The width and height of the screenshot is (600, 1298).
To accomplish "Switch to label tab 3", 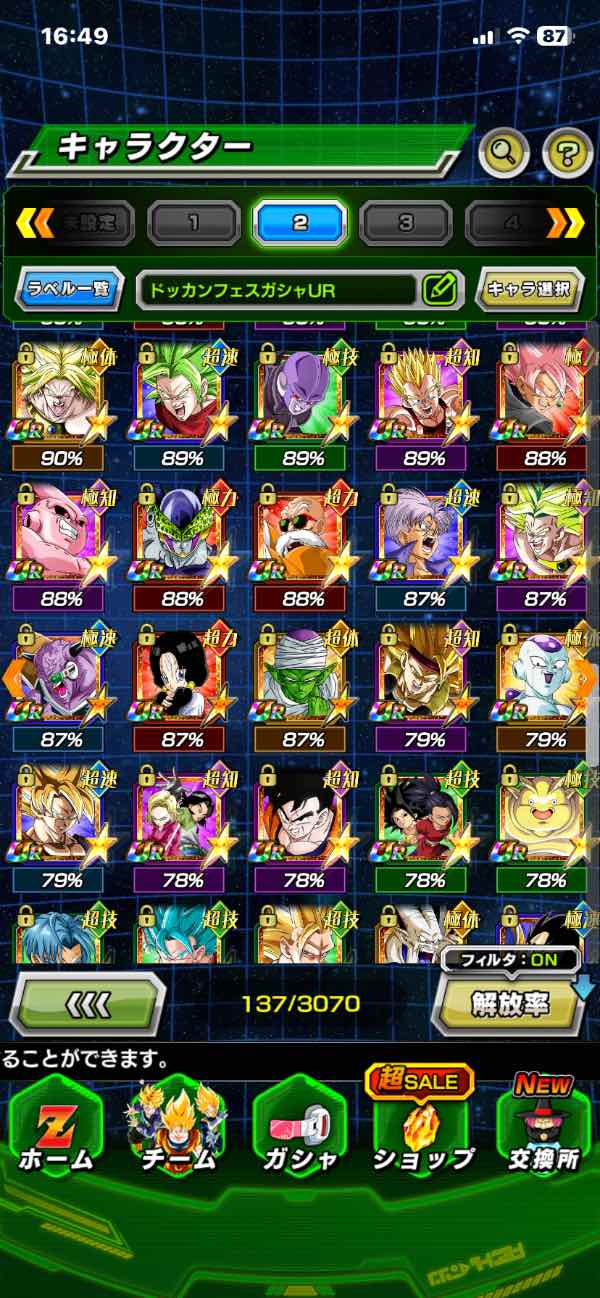I will point(405,222).
